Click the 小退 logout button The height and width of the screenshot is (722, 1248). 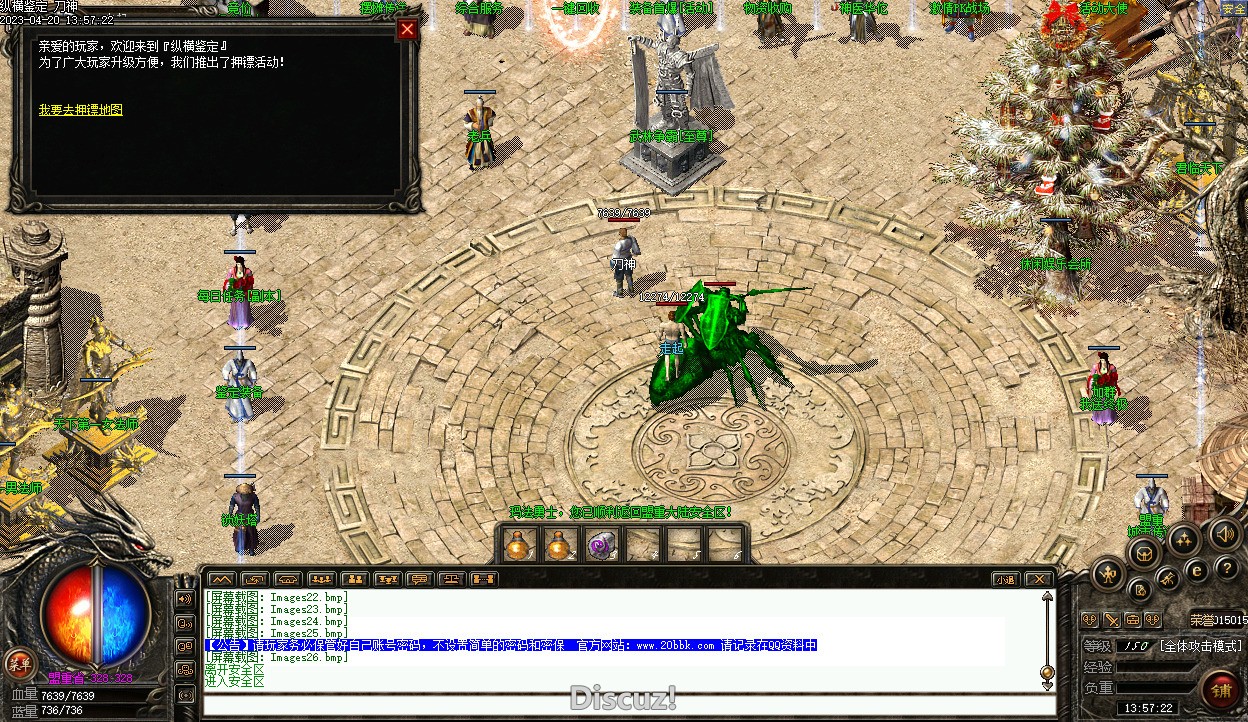1006,579
